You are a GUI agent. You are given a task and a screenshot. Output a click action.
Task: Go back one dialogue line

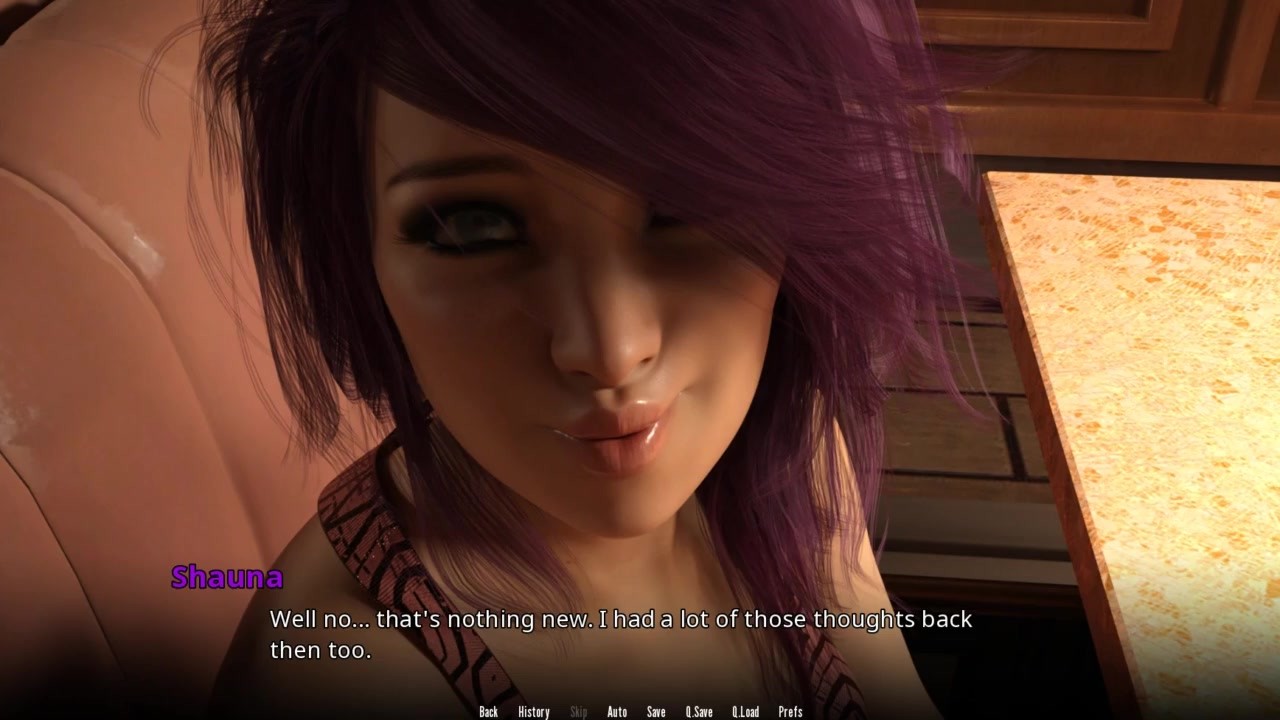tap(488, 712)
